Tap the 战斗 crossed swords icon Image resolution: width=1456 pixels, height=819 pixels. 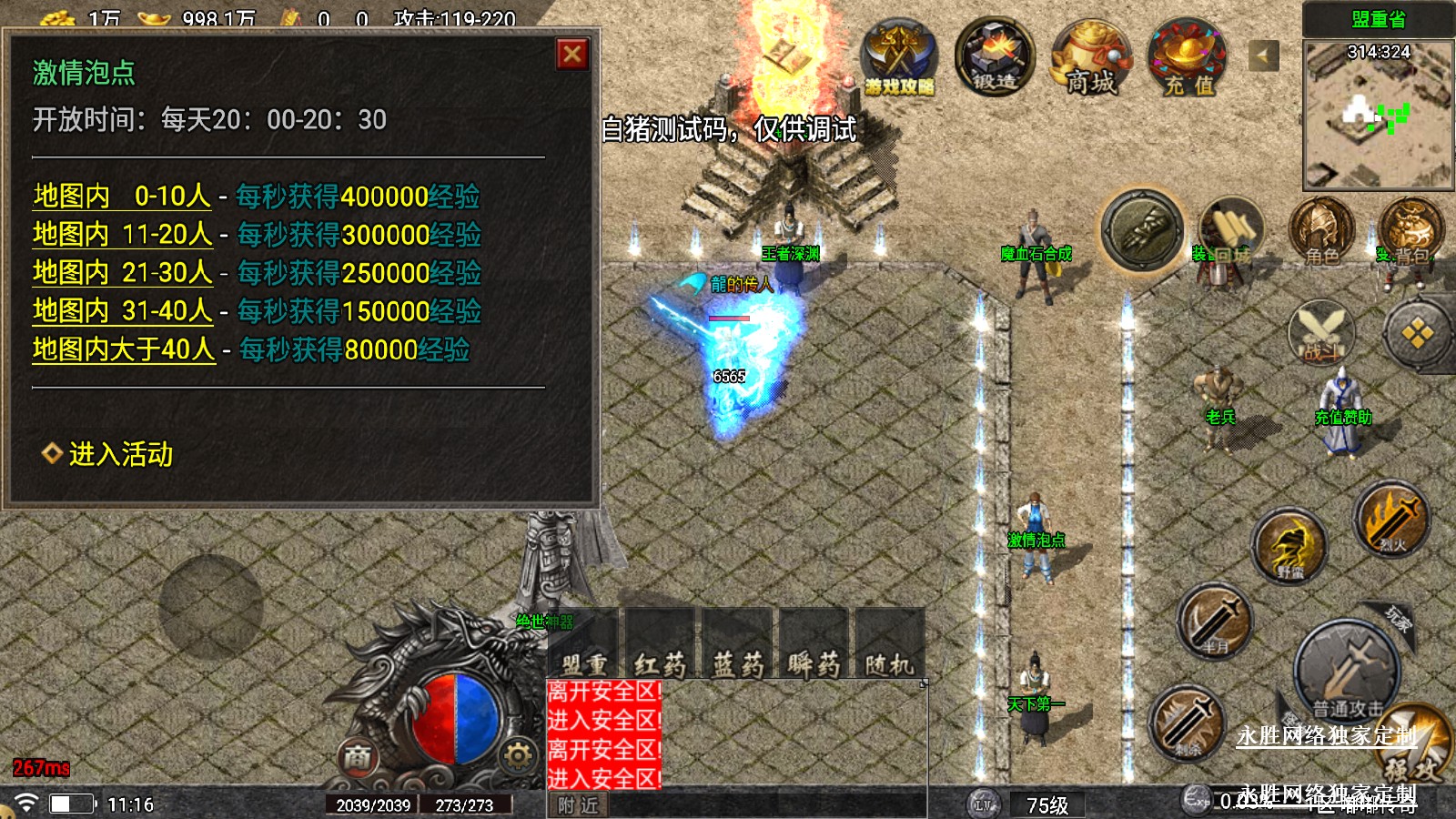tap(1321, 331)
